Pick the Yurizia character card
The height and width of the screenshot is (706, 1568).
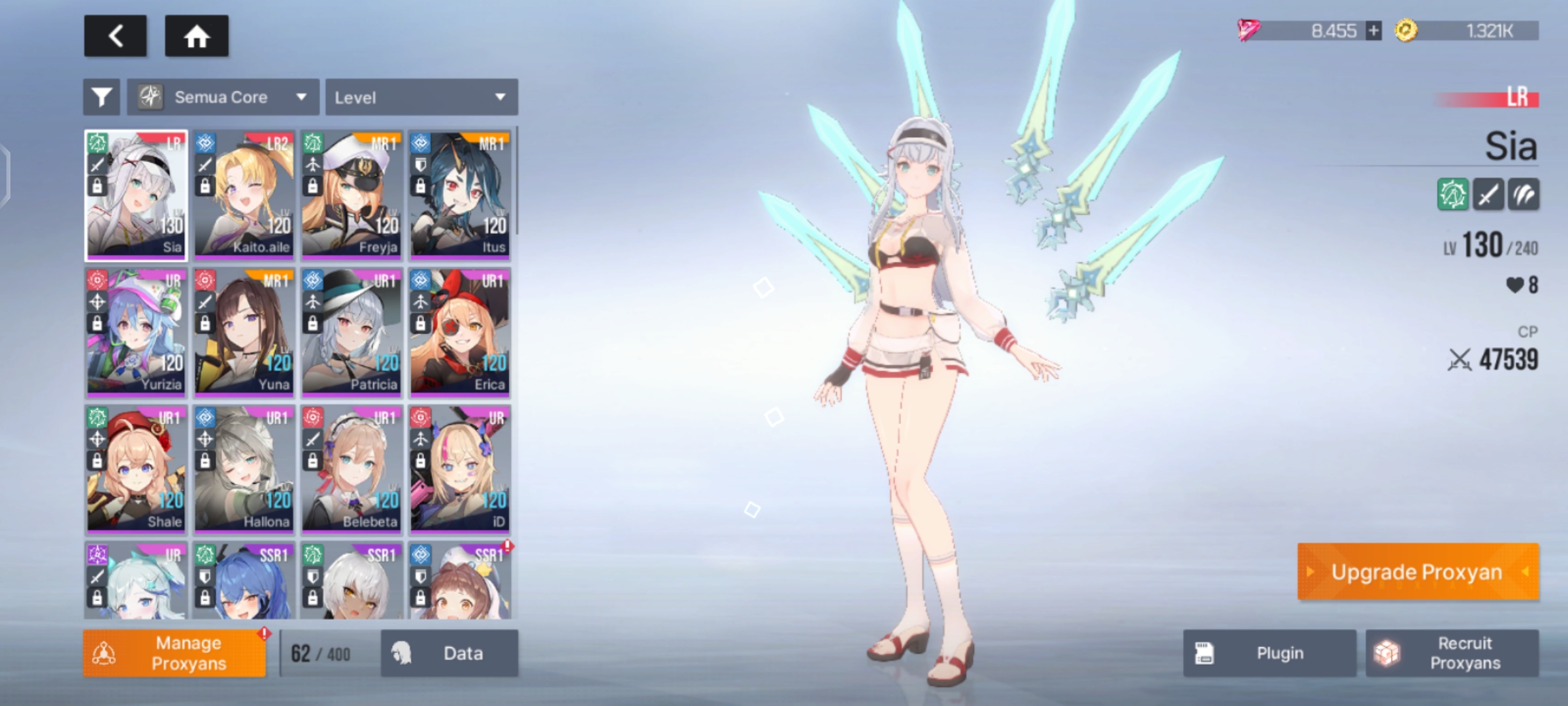pyautogui.click(x=136, y=331)
